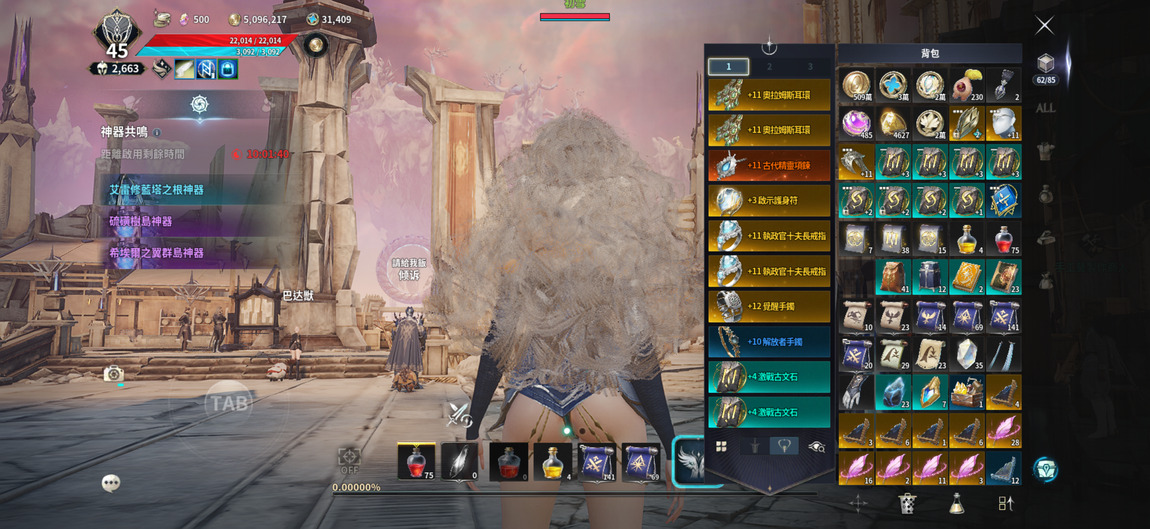1150x529 pixels.
Task: Toggle the auto-target OFF button
Action: coord(349,461)
